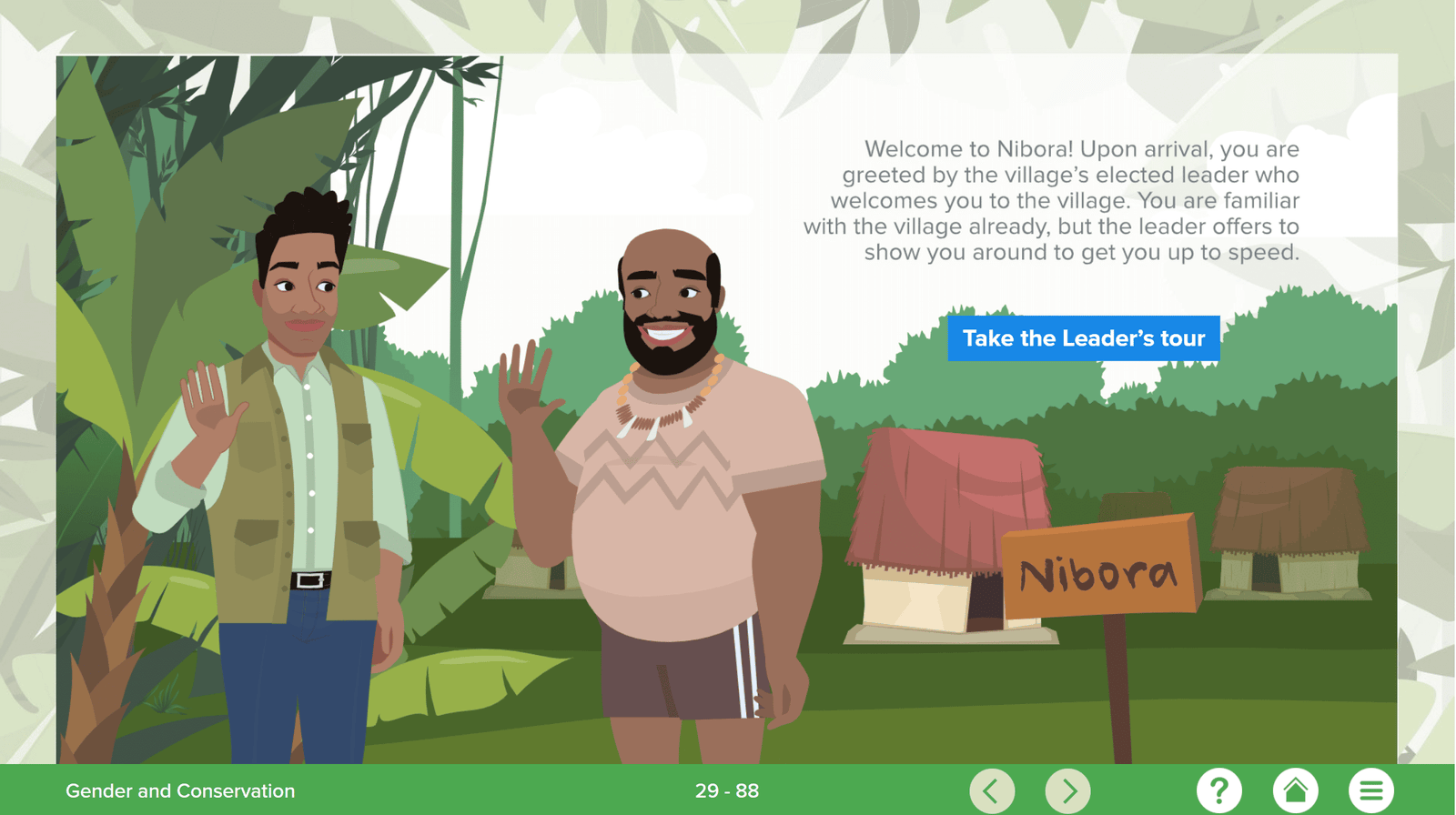Open the question mark help
Screen dimensions: 1456x815
pyautogui.click(x=1218, y=790)
